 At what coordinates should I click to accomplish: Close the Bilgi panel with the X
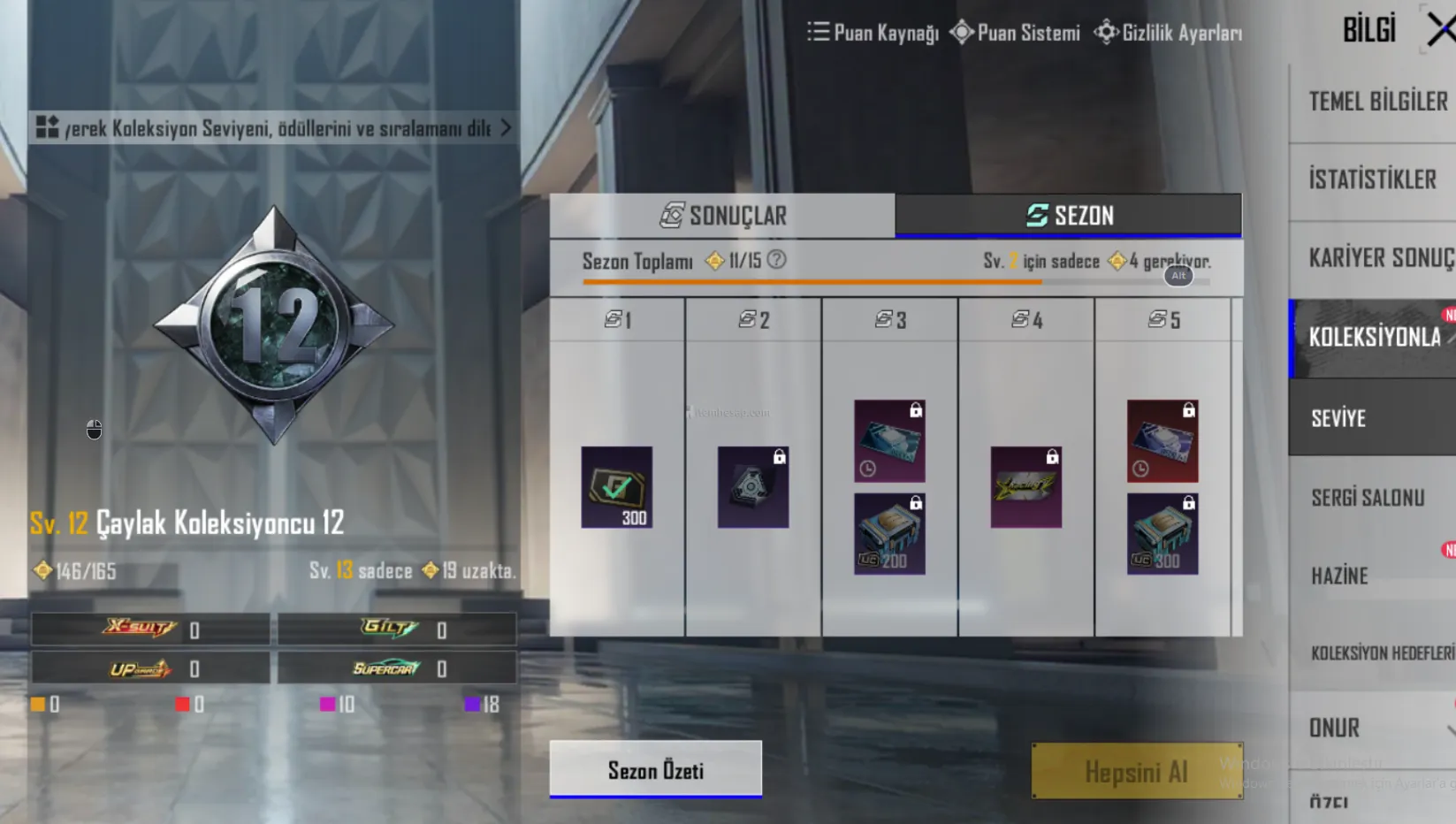tap(1441, 30)
